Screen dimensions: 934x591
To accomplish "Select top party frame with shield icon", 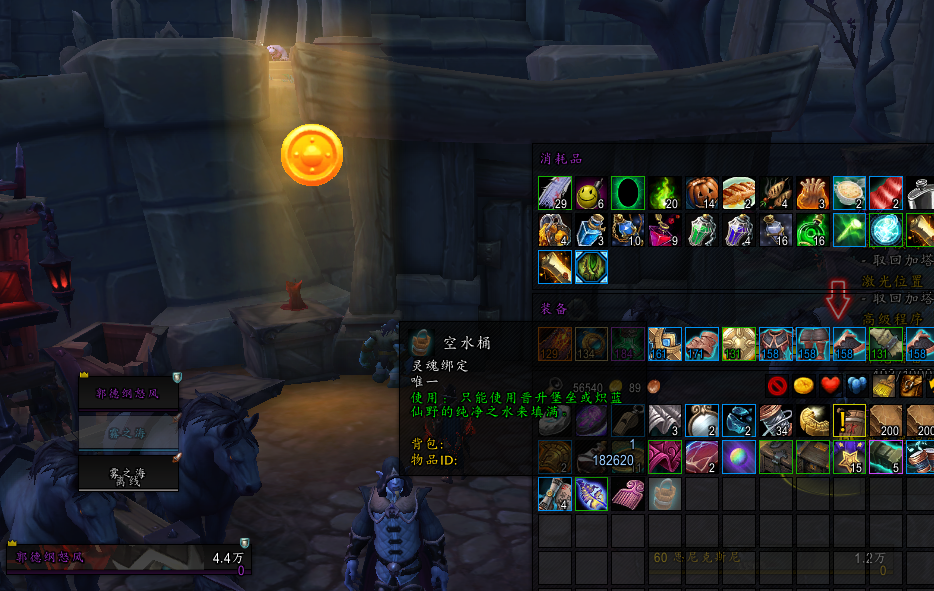I will coord(129,393).
